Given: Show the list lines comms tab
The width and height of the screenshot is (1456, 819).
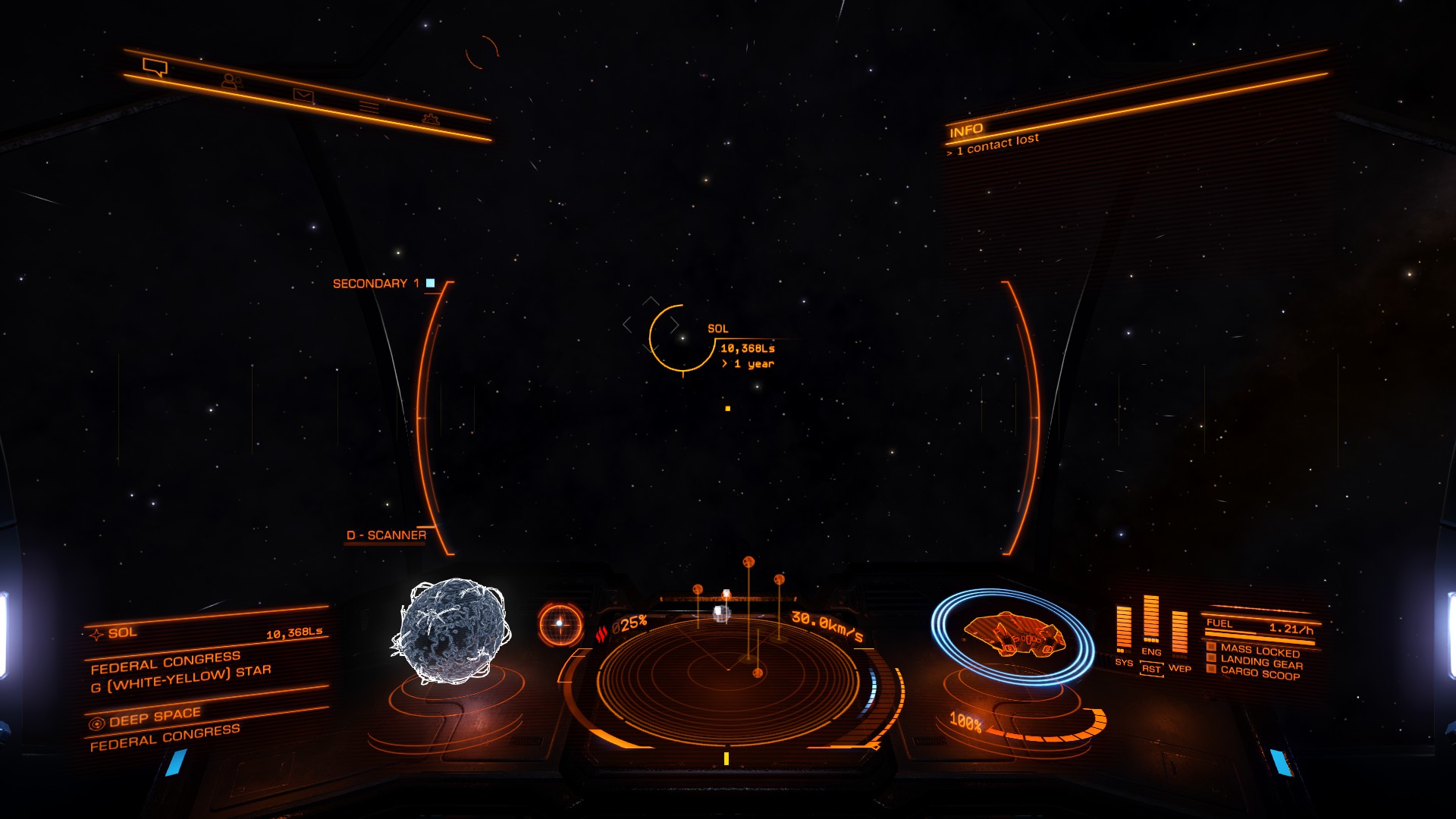Looking at the screenshot, I should pos(369,107).
